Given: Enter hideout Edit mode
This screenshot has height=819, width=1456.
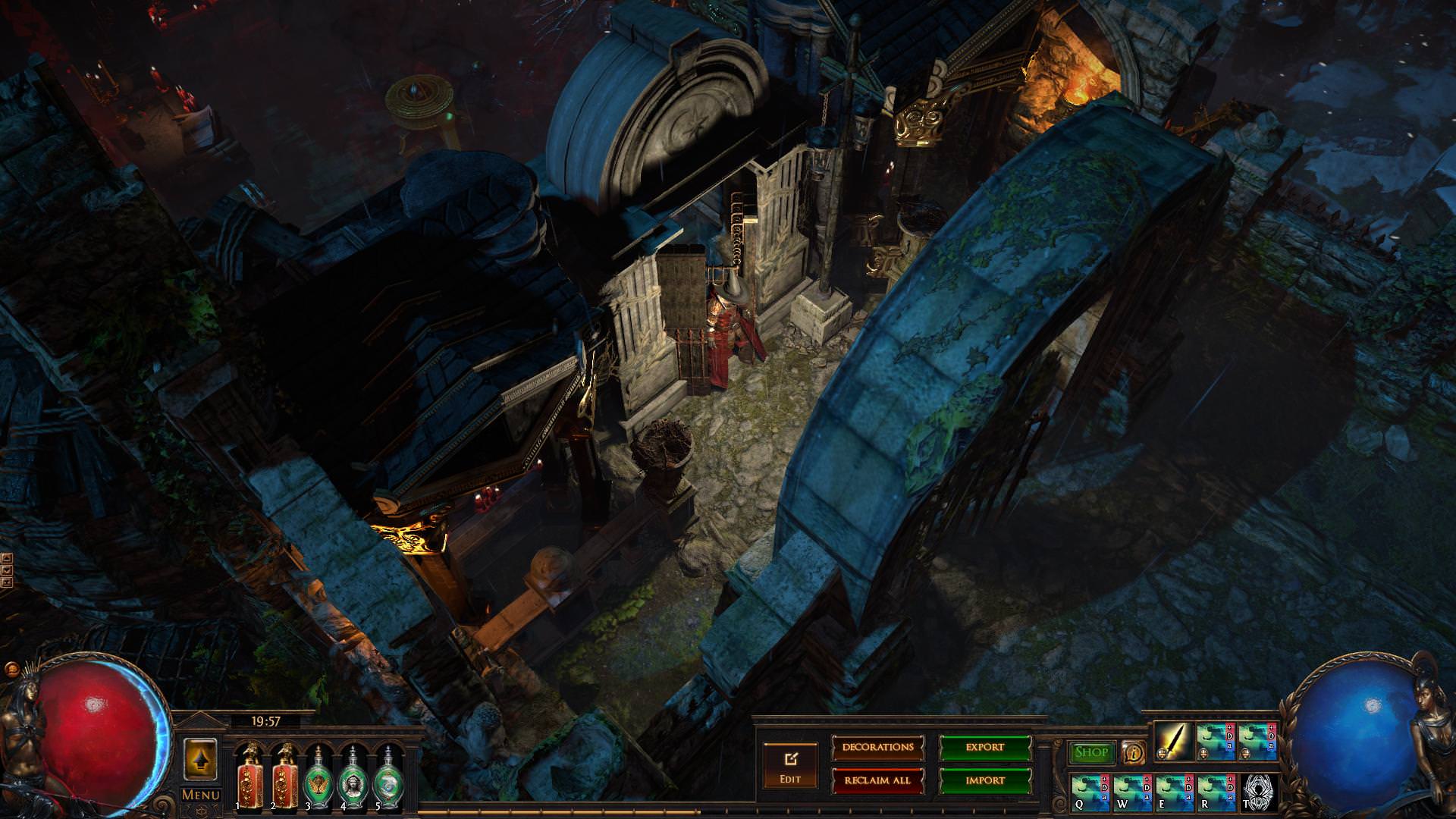Looking at the screenshot, I should pos(790,765).
